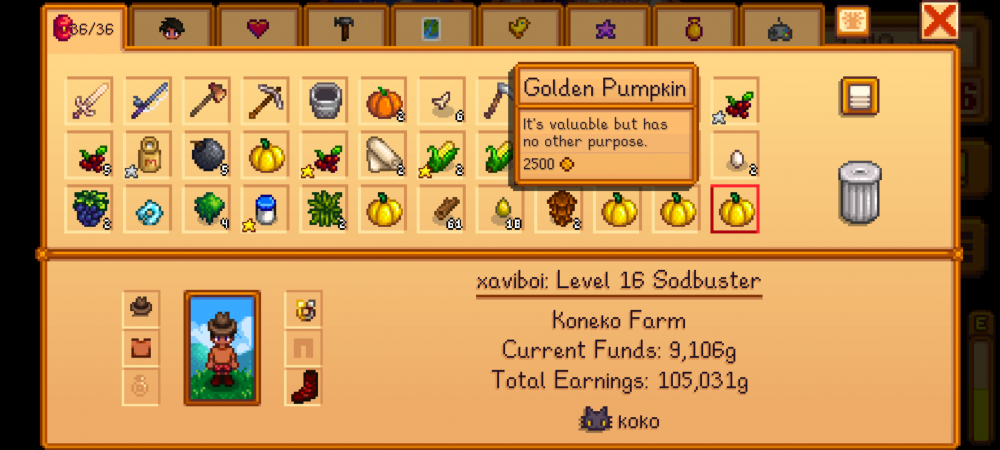Select the watering can slot
Viewport: 1000px width, 450px height.
pyautogui.click(x=325, y=101)
